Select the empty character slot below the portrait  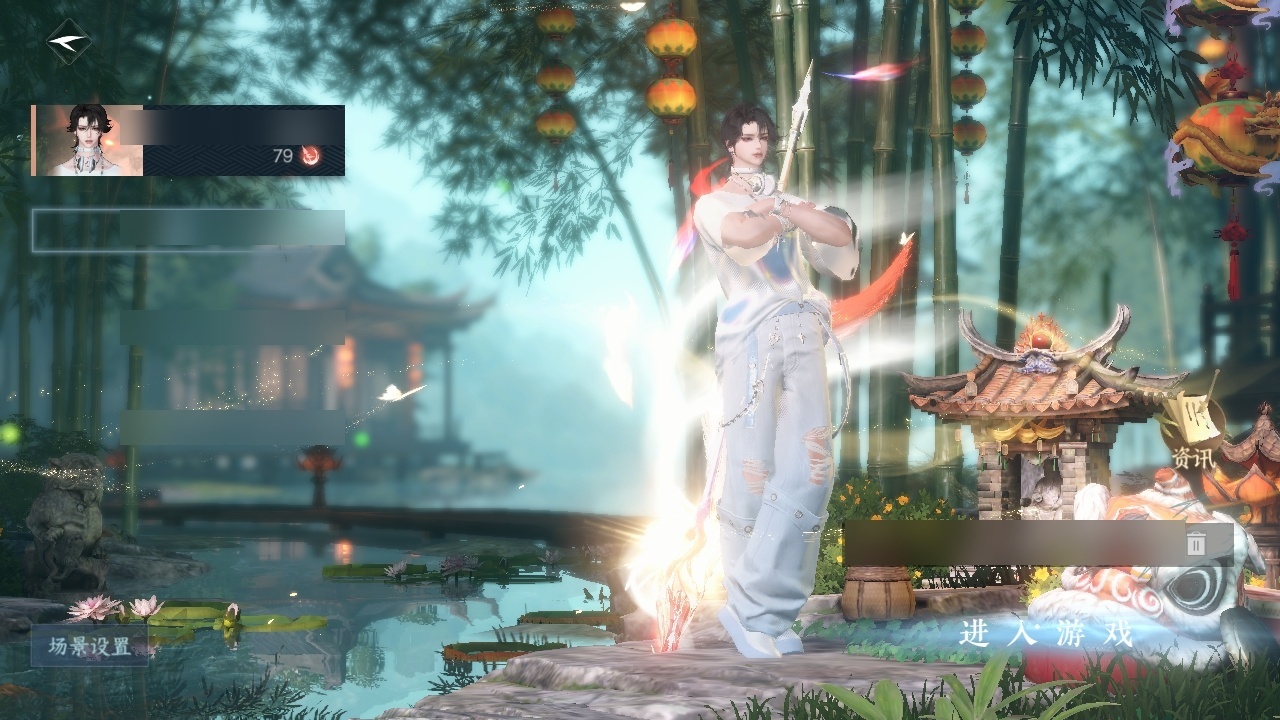[188, 230]
